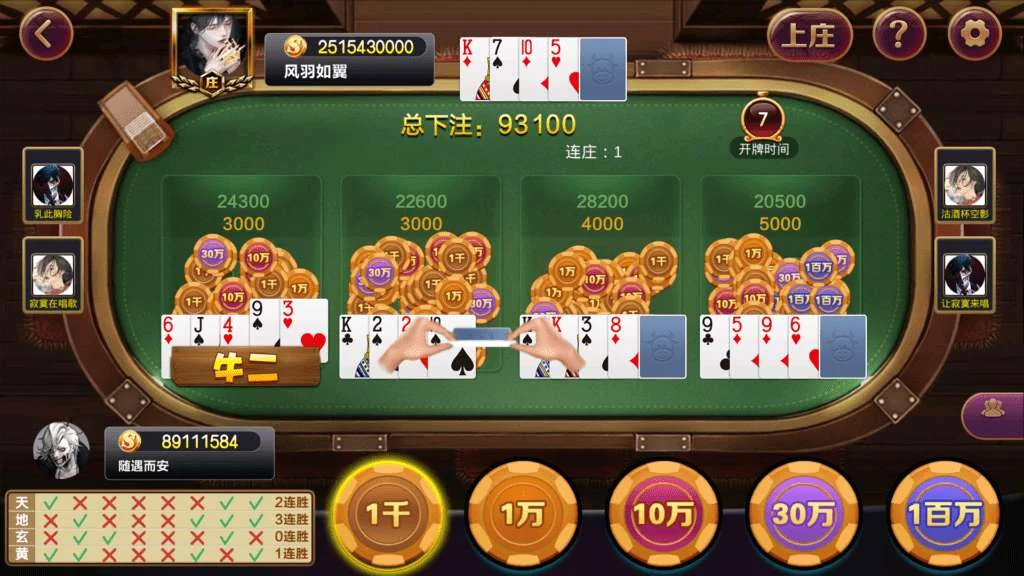
Task: View the 沽酒杯空影 player avatar
Action: 965,185
